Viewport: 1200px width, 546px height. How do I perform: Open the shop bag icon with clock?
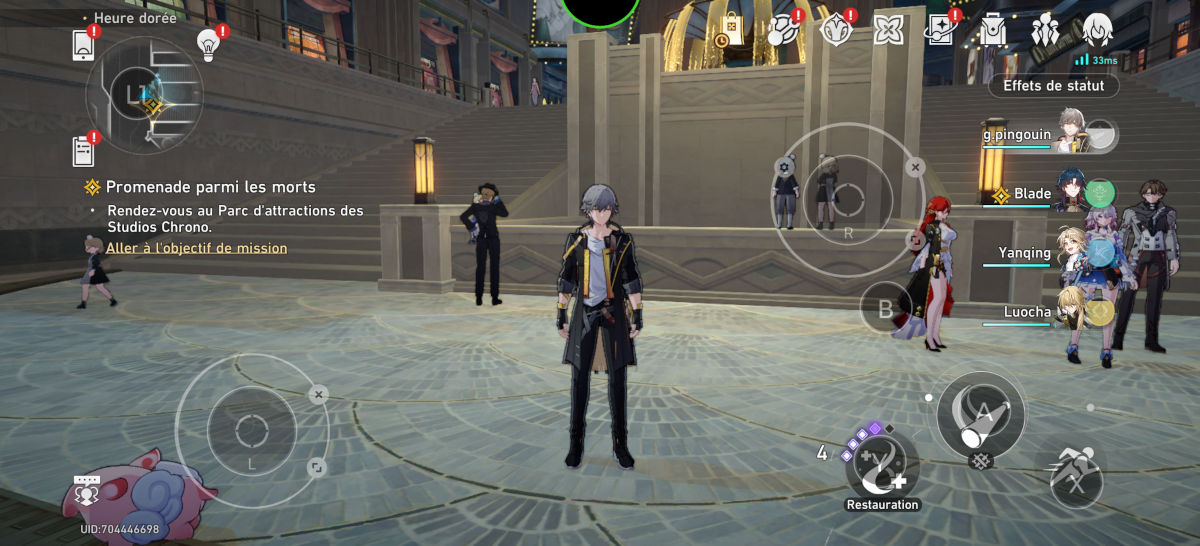(x=728, y=30)
